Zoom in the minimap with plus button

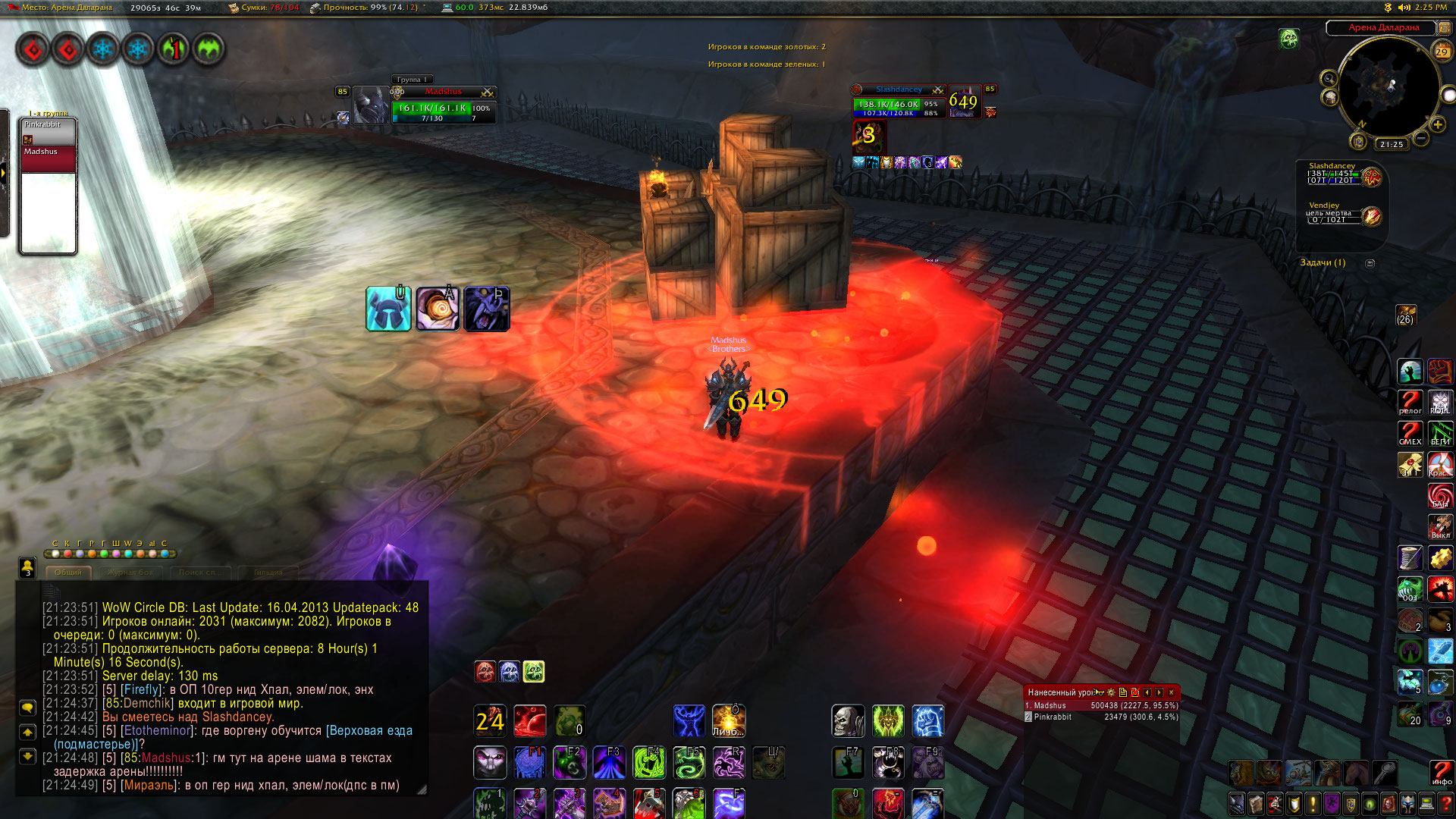tap(1437, 124)
